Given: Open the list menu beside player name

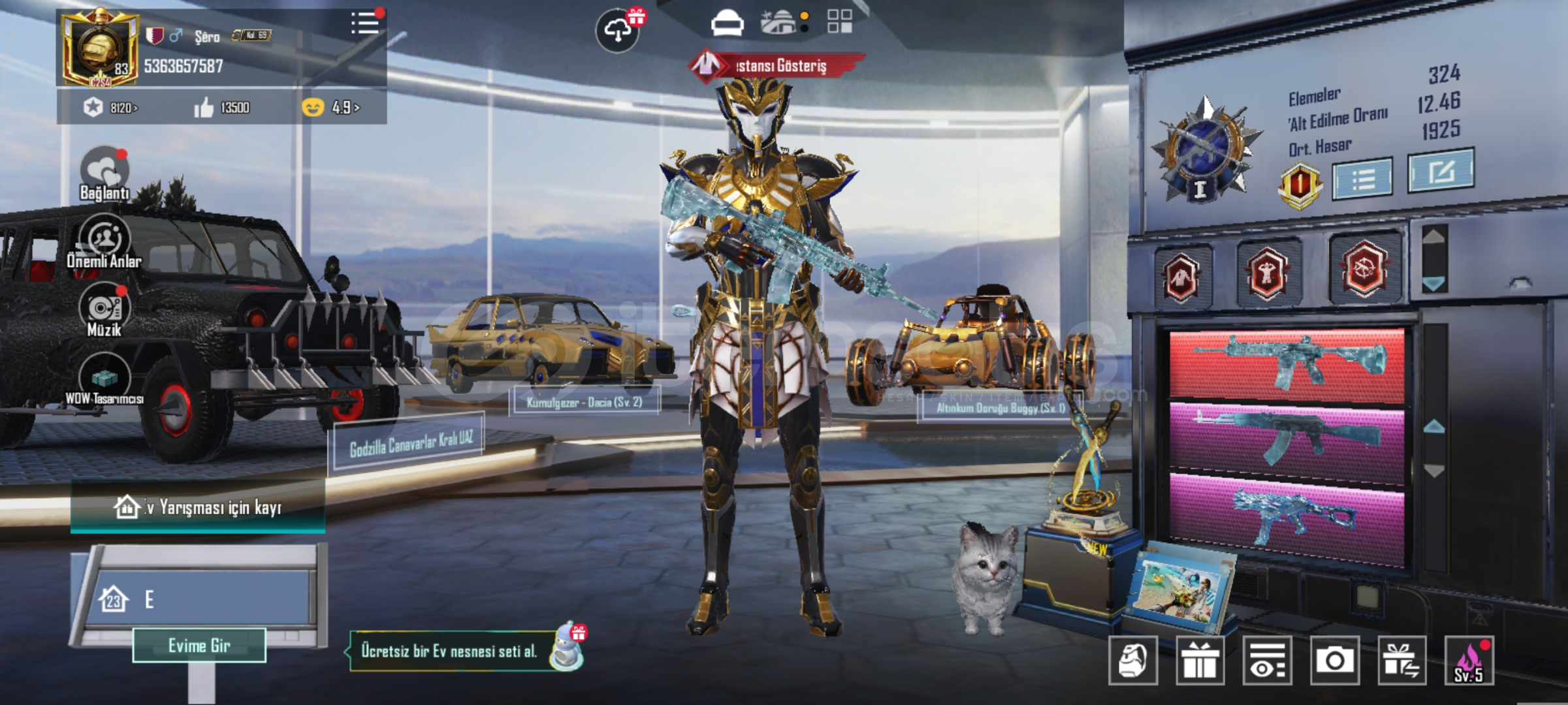Looking at the screenshot, I should 364,23.
